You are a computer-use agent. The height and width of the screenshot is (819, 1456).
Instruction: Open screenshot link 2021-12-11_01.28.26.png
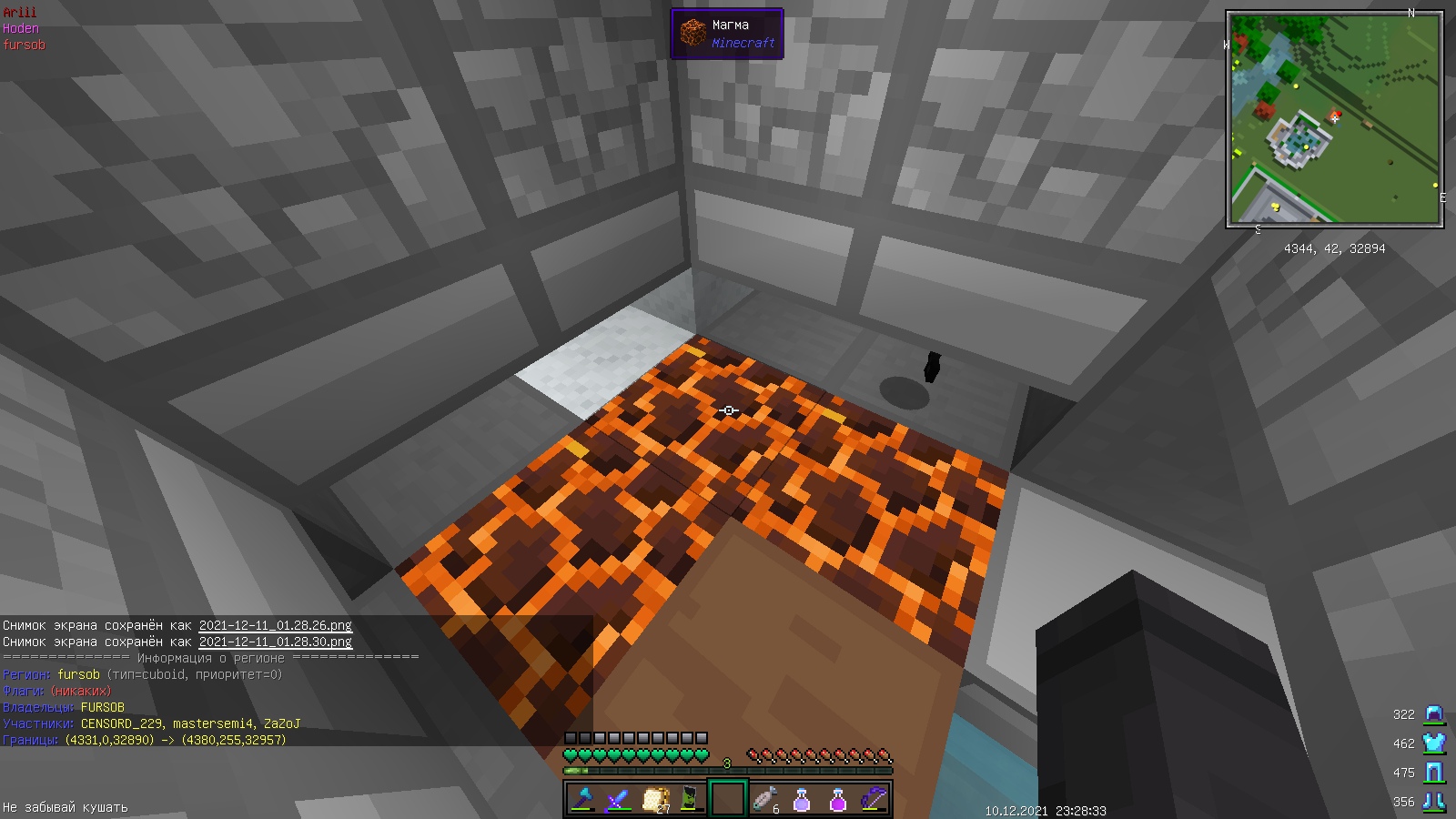(275, 625)
